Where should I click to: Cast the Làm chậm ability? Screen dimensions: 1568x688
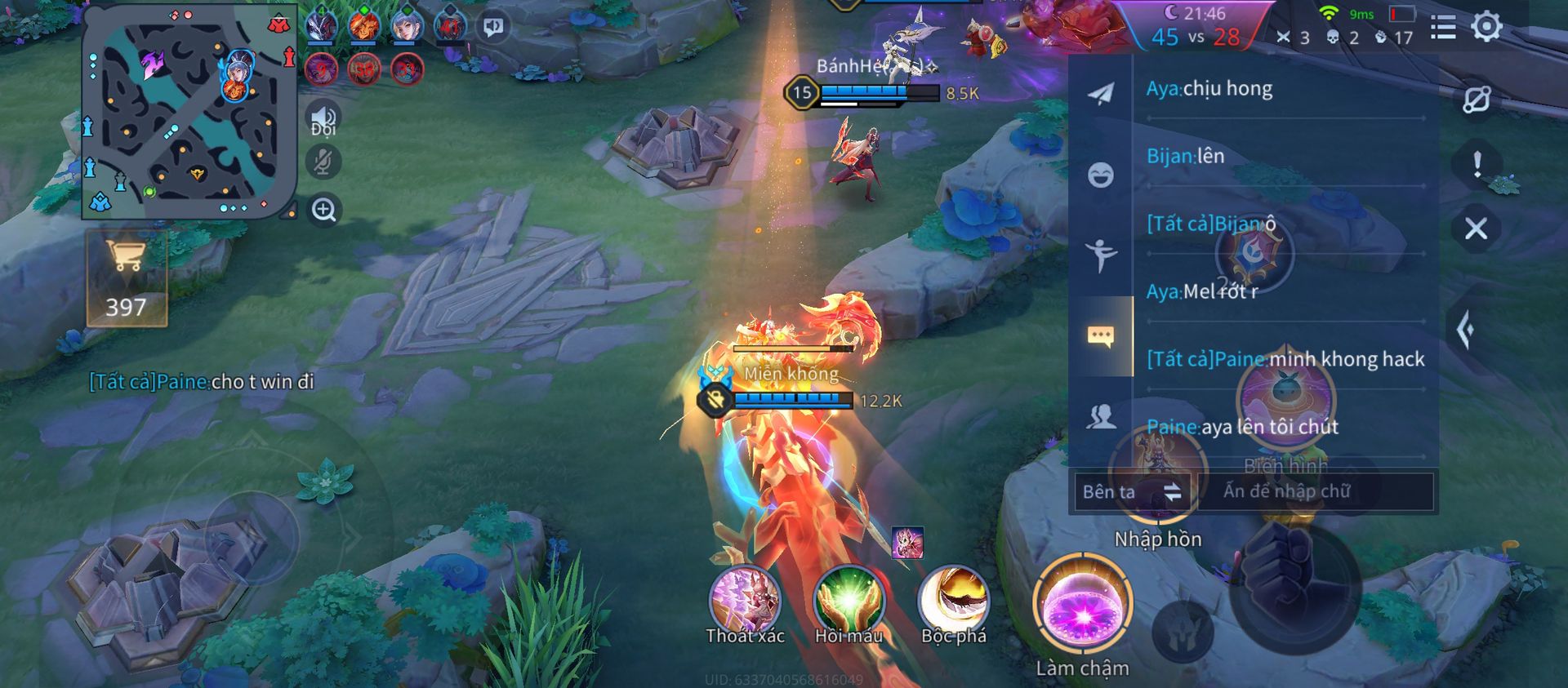(x=1083, y=605)
